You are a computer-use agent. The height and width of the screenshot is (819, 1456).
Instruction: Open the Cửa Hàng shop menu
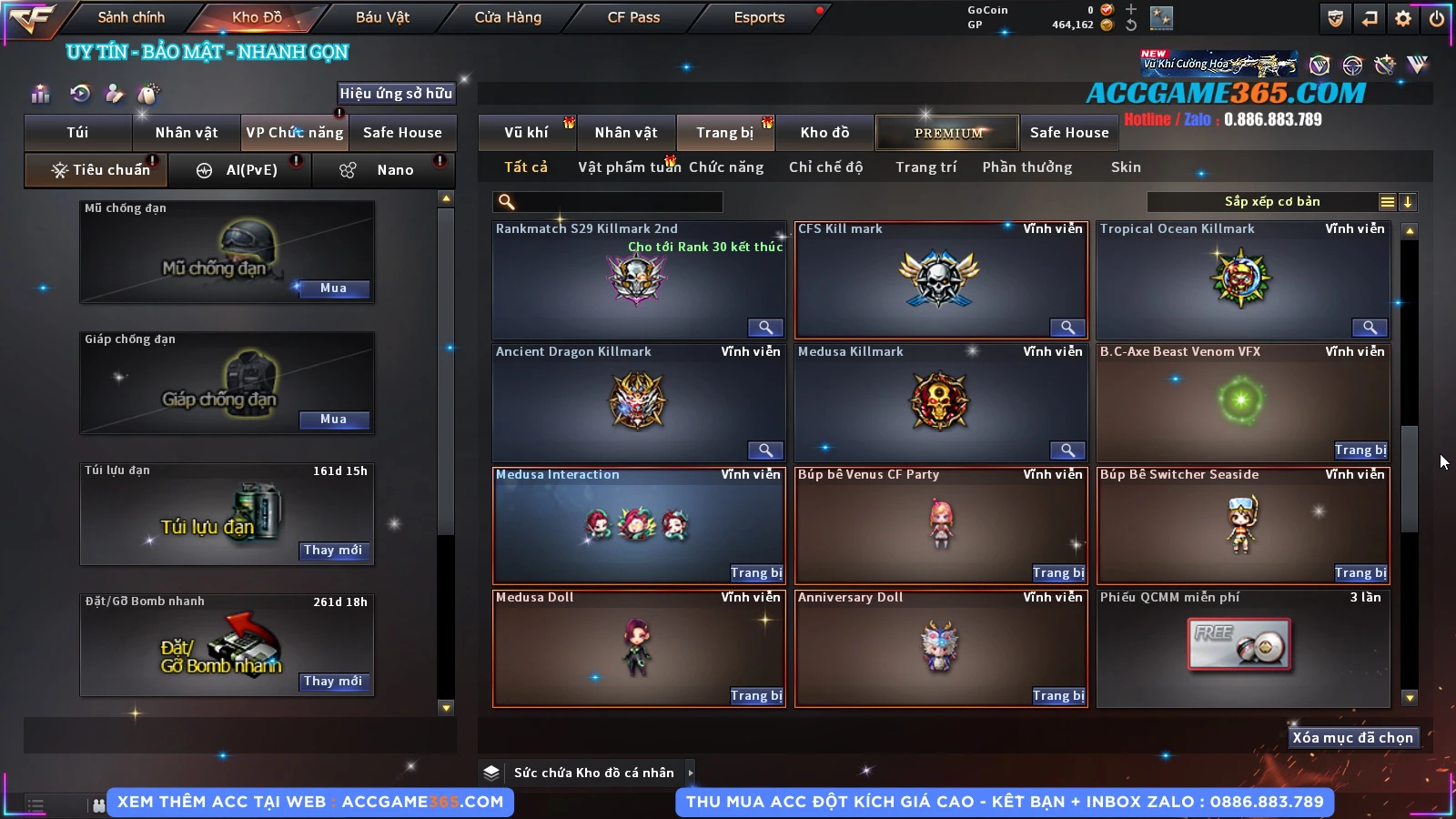508,17
